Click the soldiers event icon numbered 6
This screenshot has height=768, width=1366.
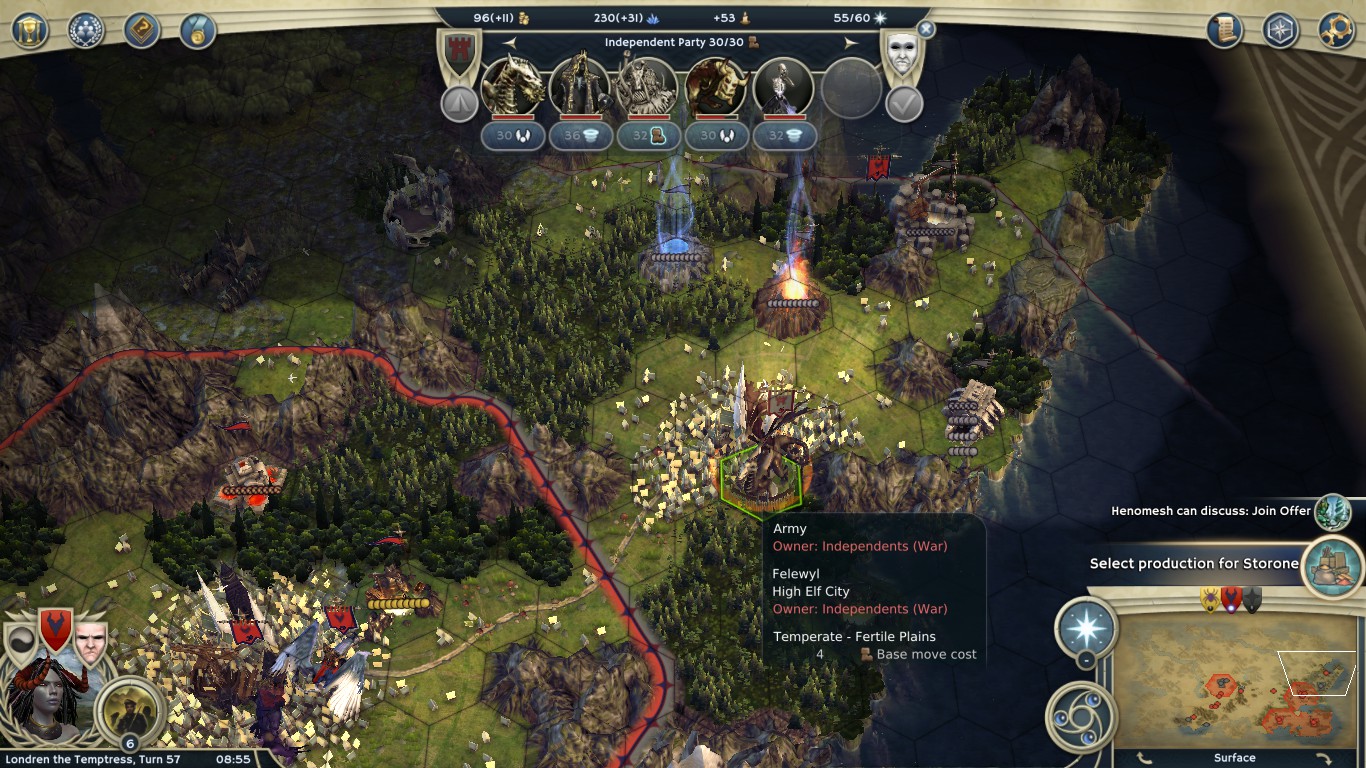130,708
